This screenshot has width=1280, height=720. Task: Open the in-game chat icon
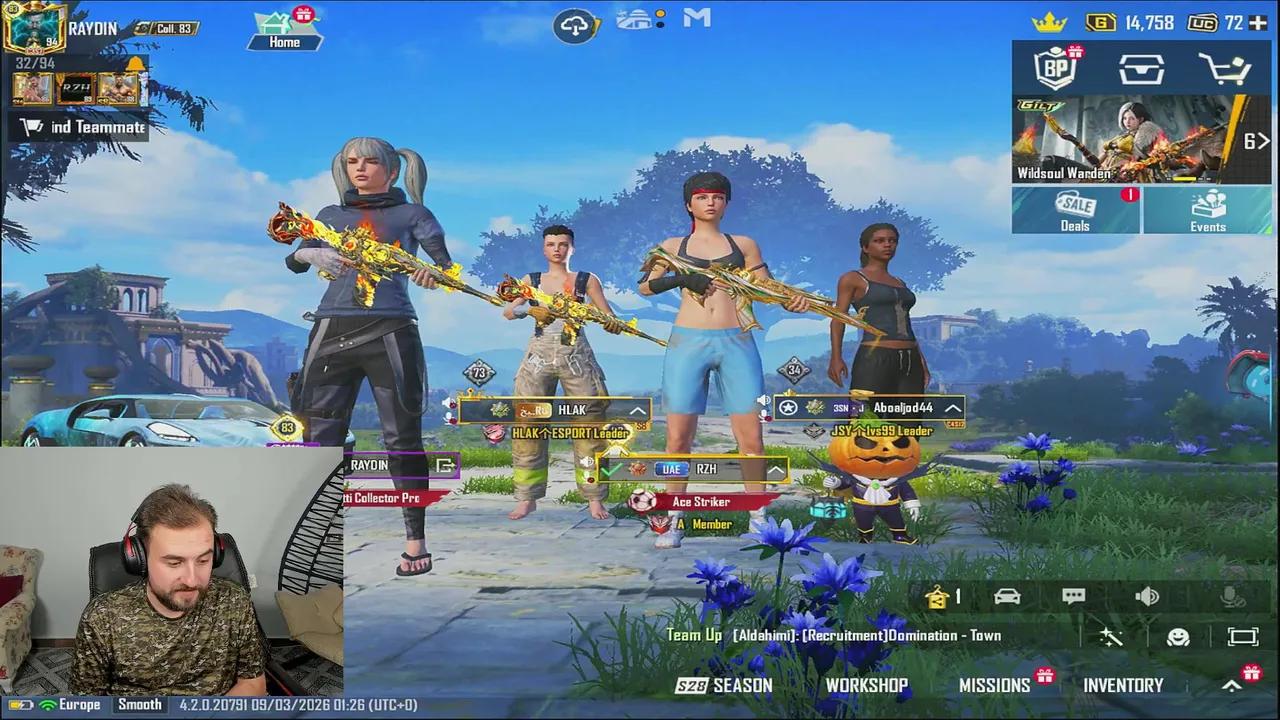[x=1074, y=596]
